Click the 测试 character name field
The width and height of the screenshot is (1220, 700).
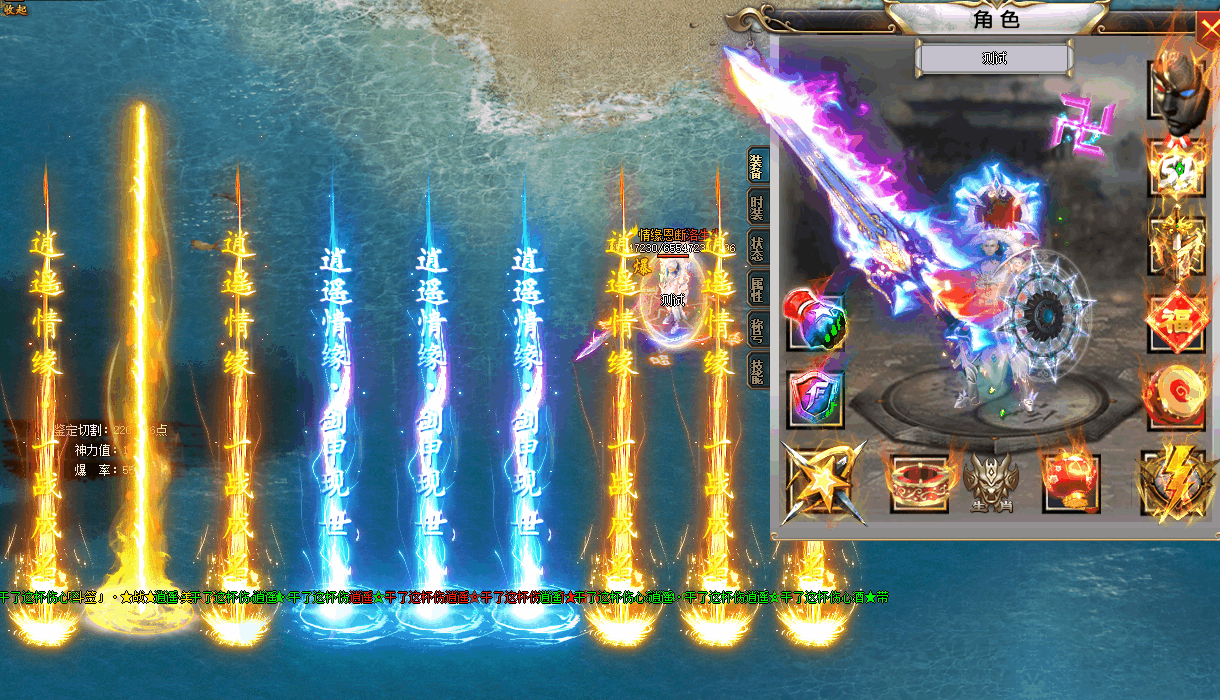(994, 58)
